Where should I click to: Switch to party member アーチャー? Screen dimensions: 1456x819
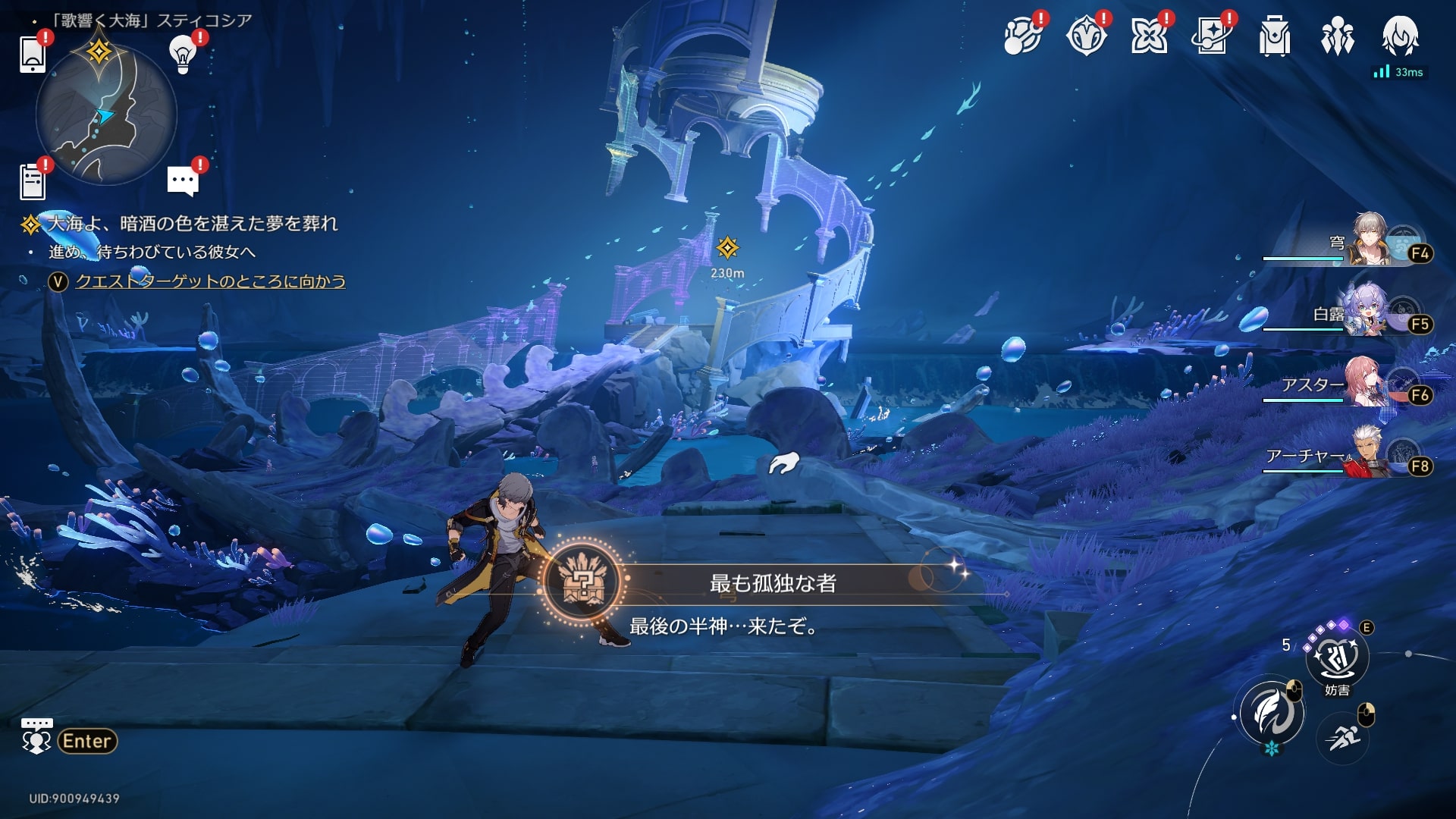[1365, 455]
